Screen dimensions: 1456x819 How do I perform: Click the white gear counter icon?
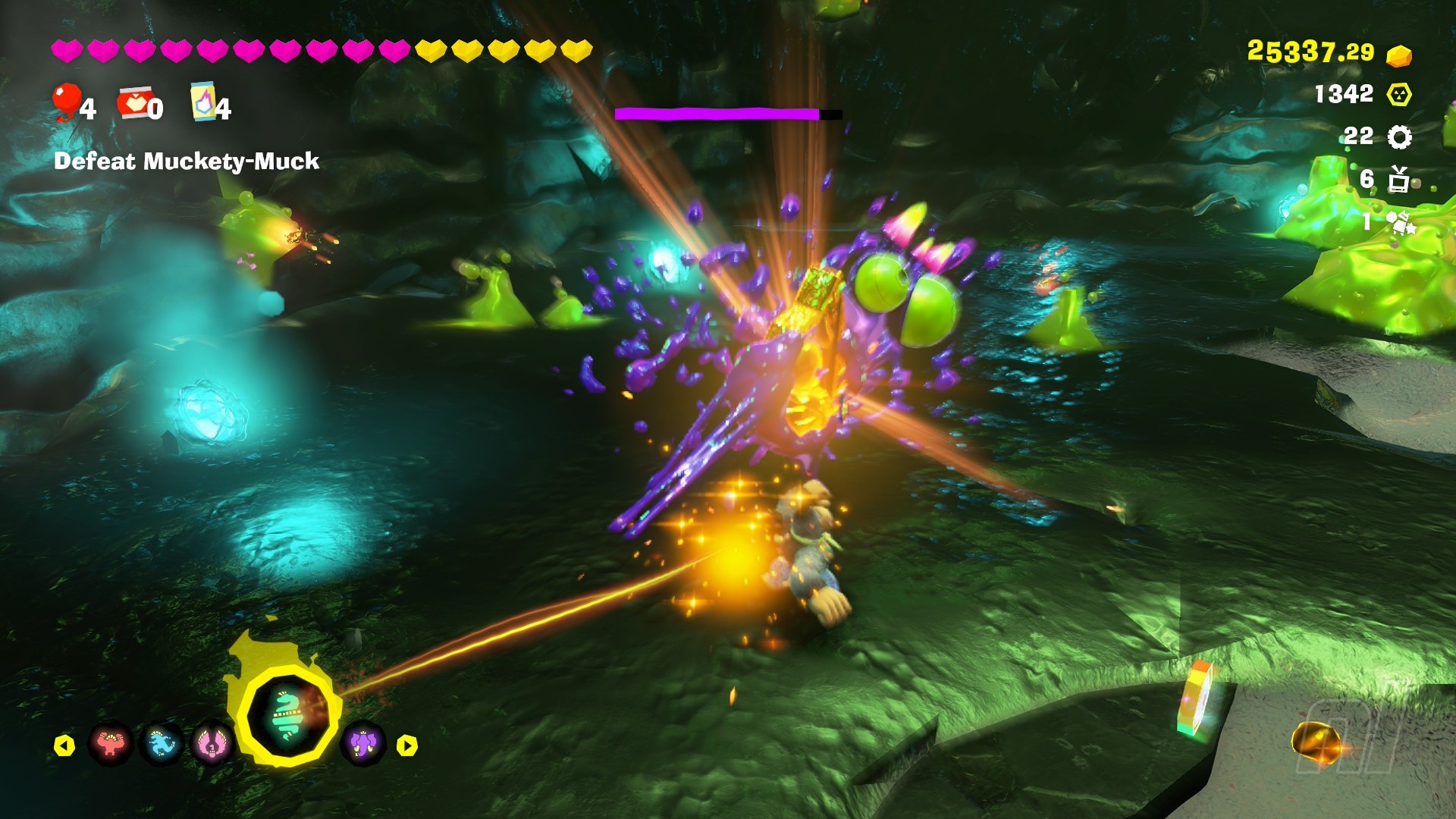[x=1399, y=137]
